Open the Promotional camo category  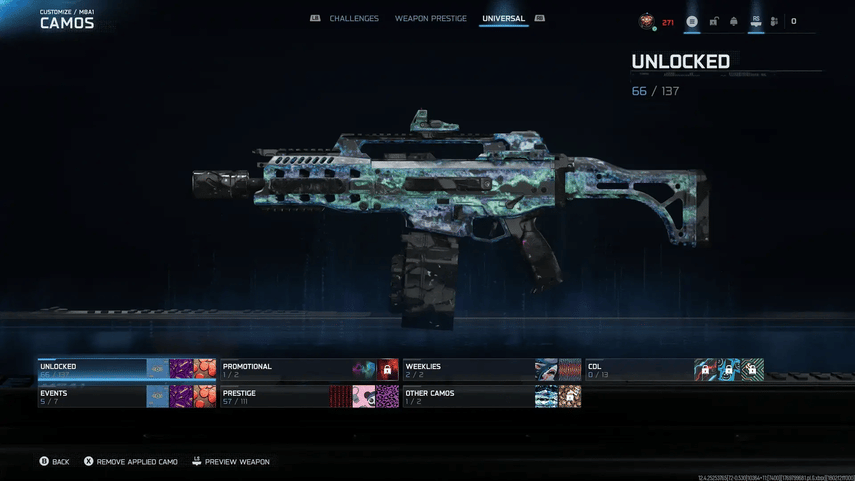[285, 369]
